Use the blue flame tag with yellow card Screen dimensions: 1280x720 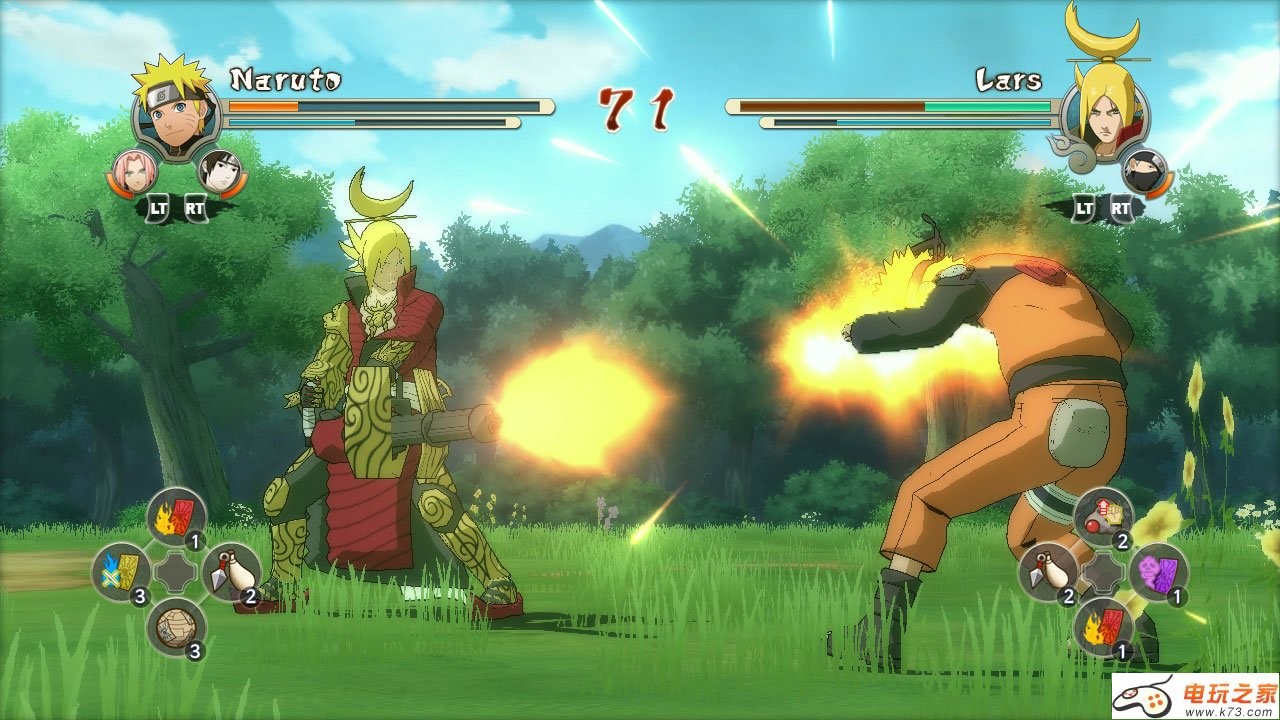(121, 572)
